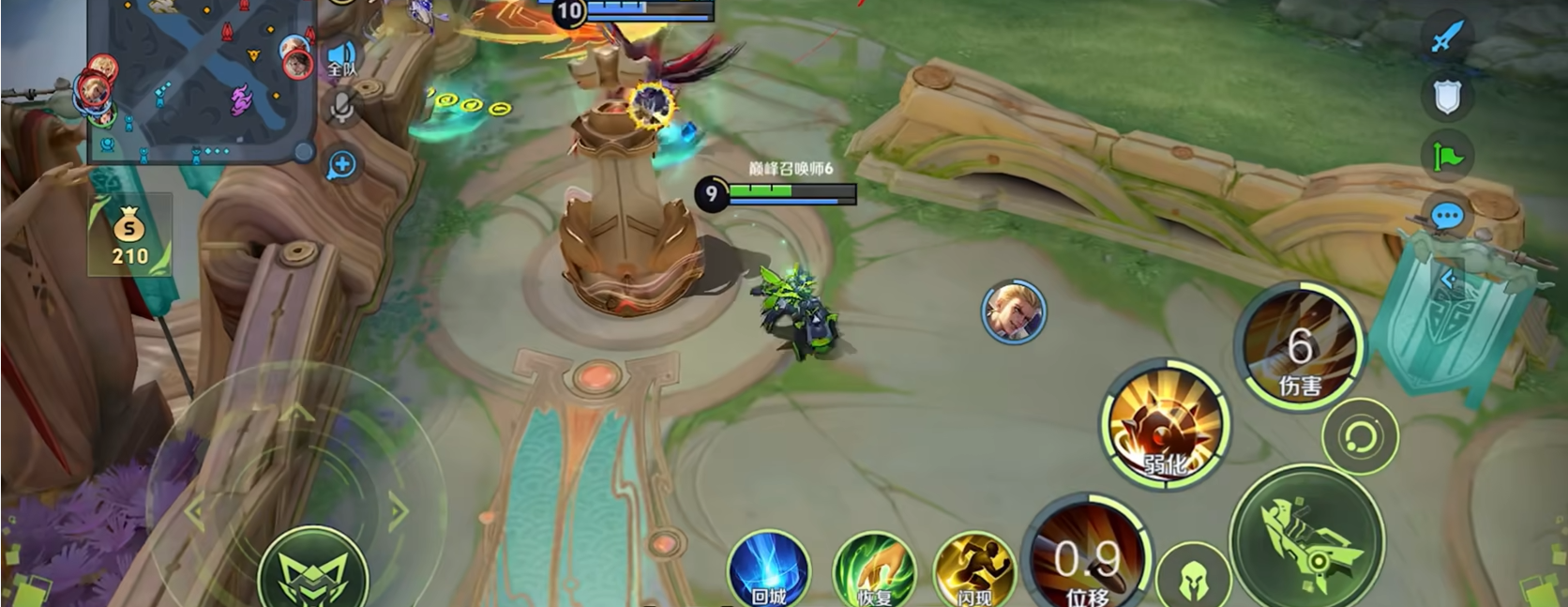
Task: Send the green flag gather signal
Action: [1447, 156]
